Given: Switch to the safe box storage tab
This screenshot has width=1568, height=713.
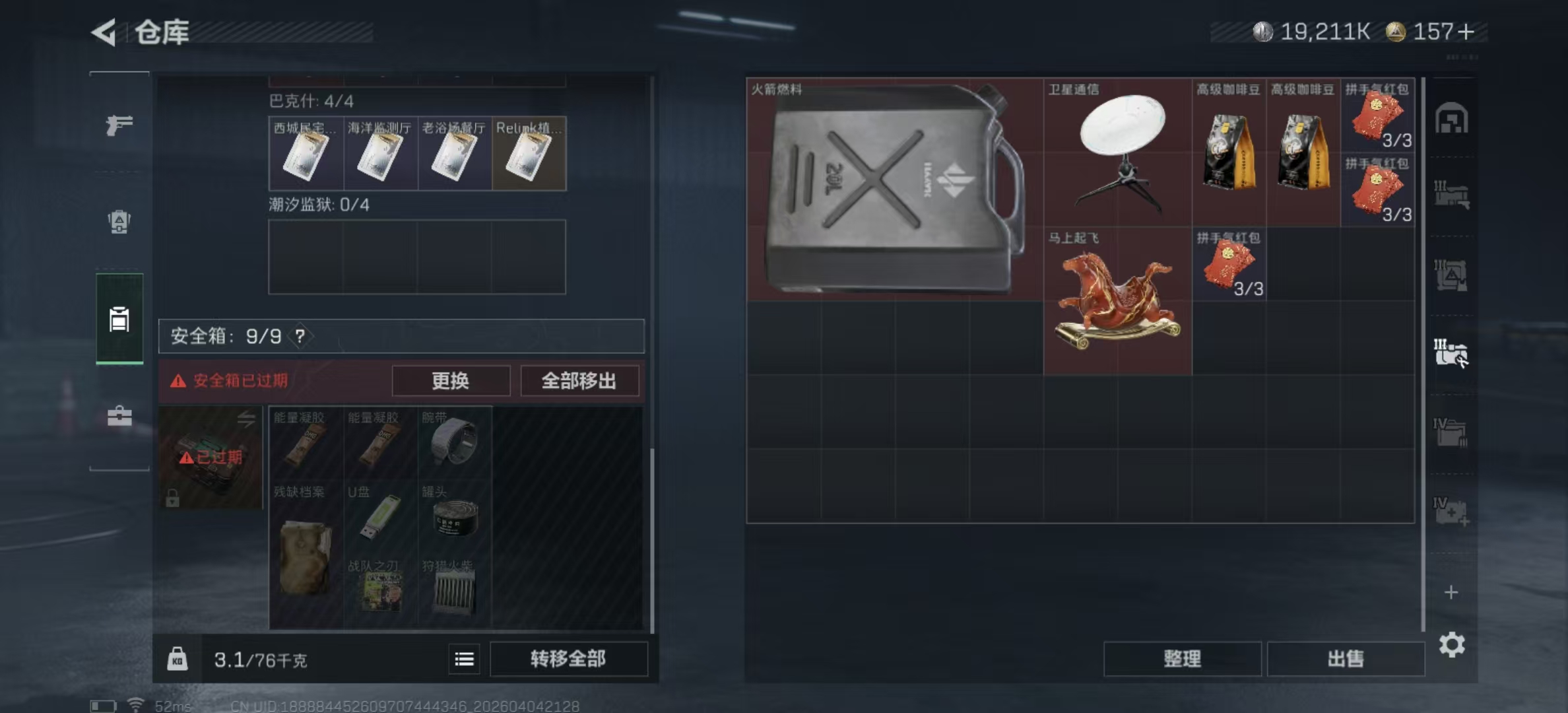Looking at the screenshot, I should point(119,319).
